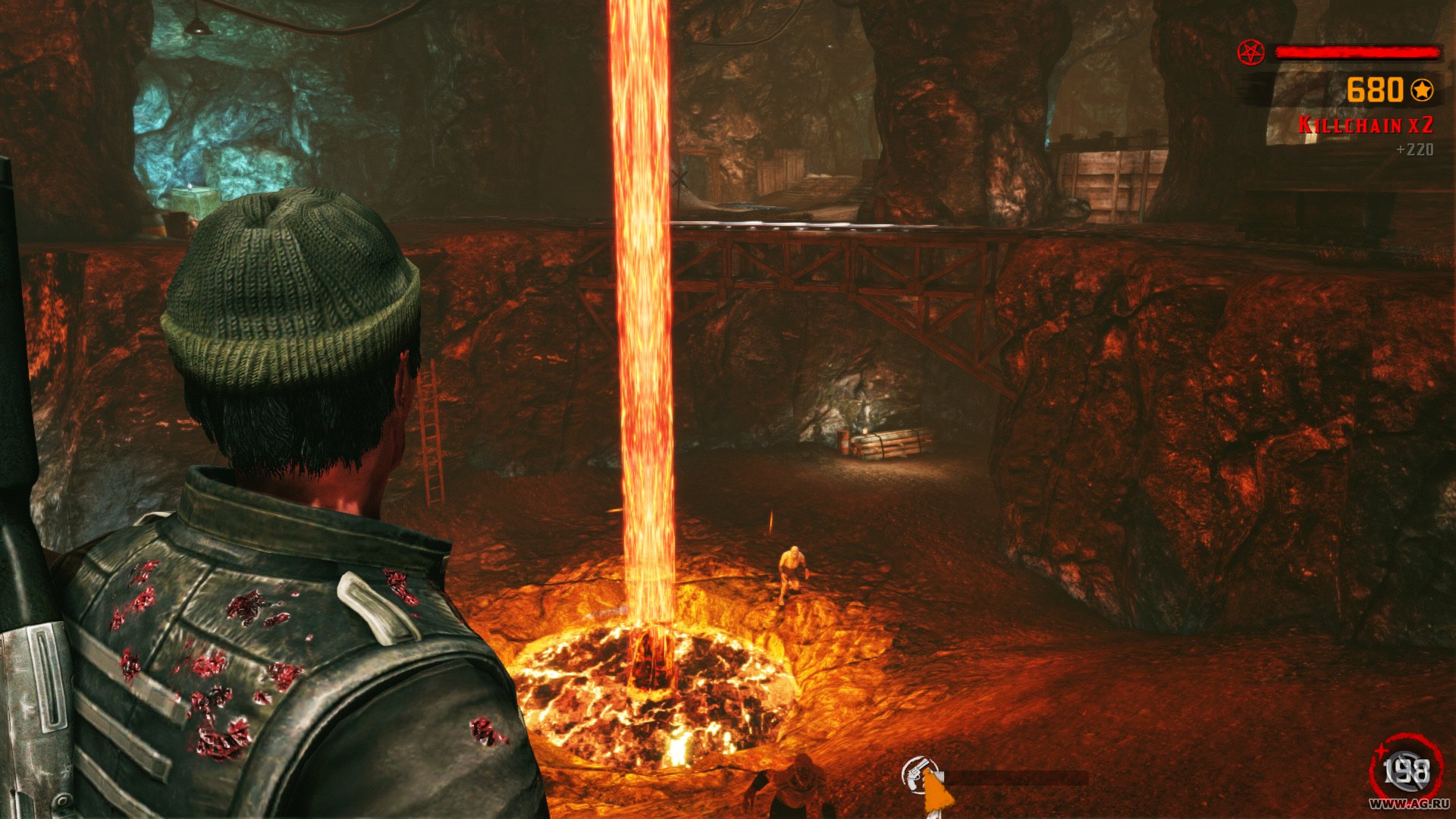Click the red health bar

coord(1357,52)
